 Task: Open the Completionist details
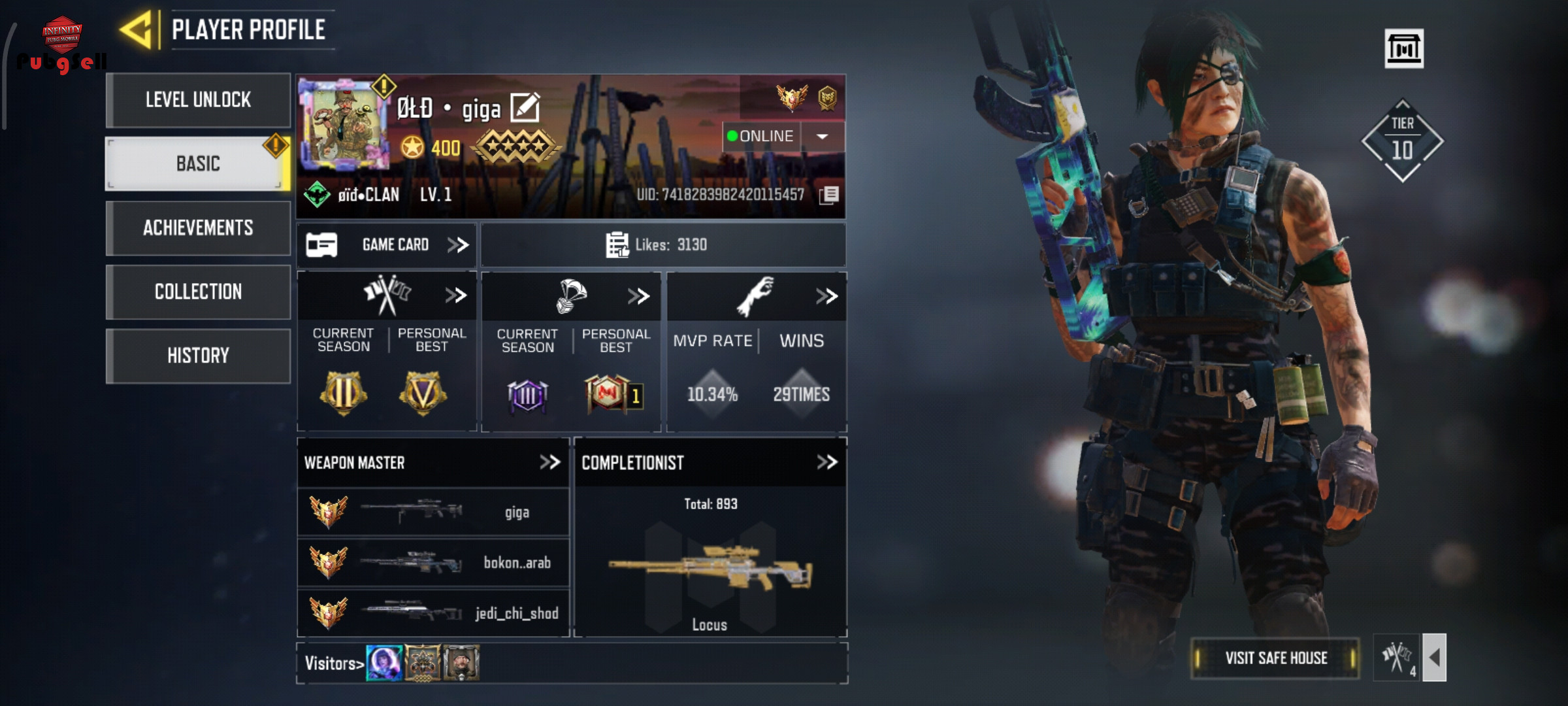click(x=826, y=462)
